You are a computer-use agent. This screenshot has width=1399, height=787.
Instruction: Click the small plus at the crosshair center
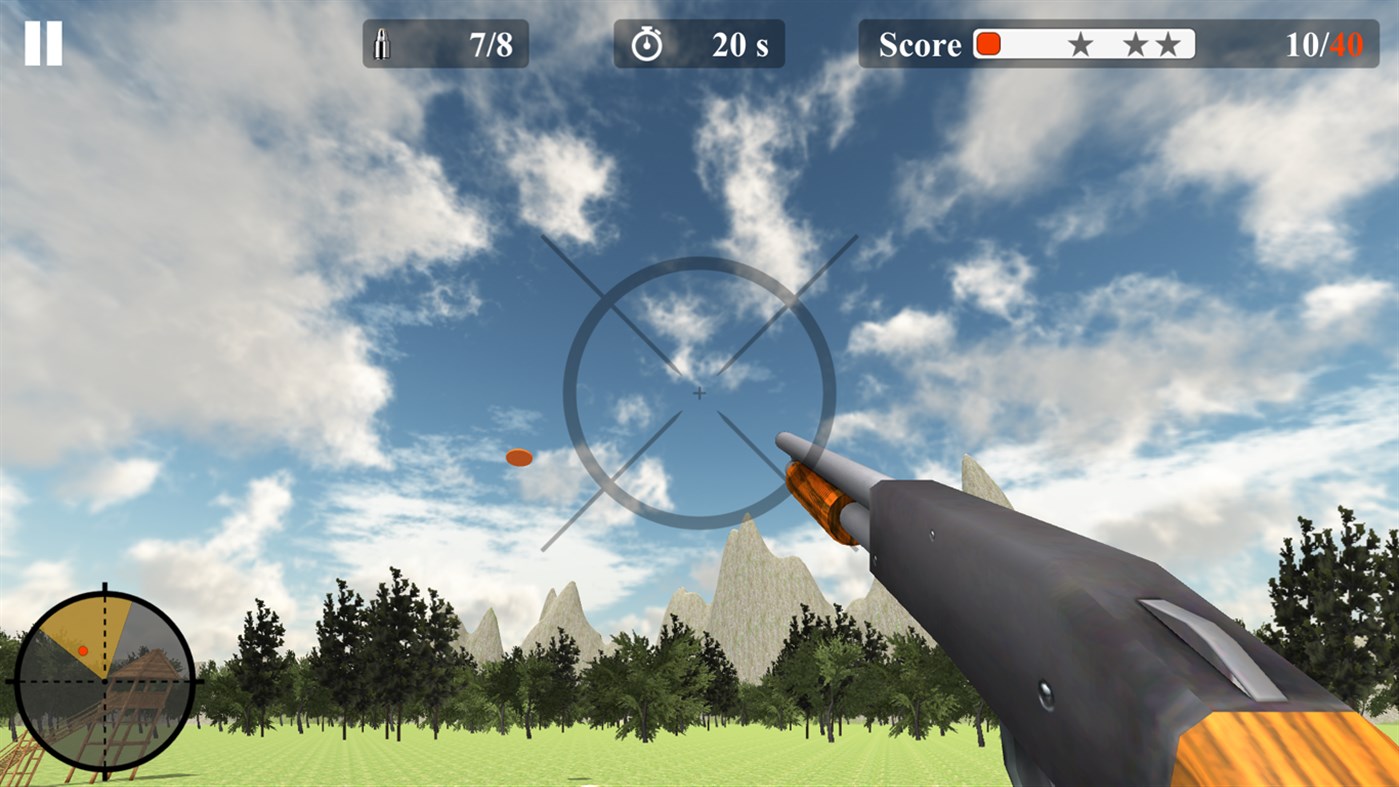click(x=698, y=393)
